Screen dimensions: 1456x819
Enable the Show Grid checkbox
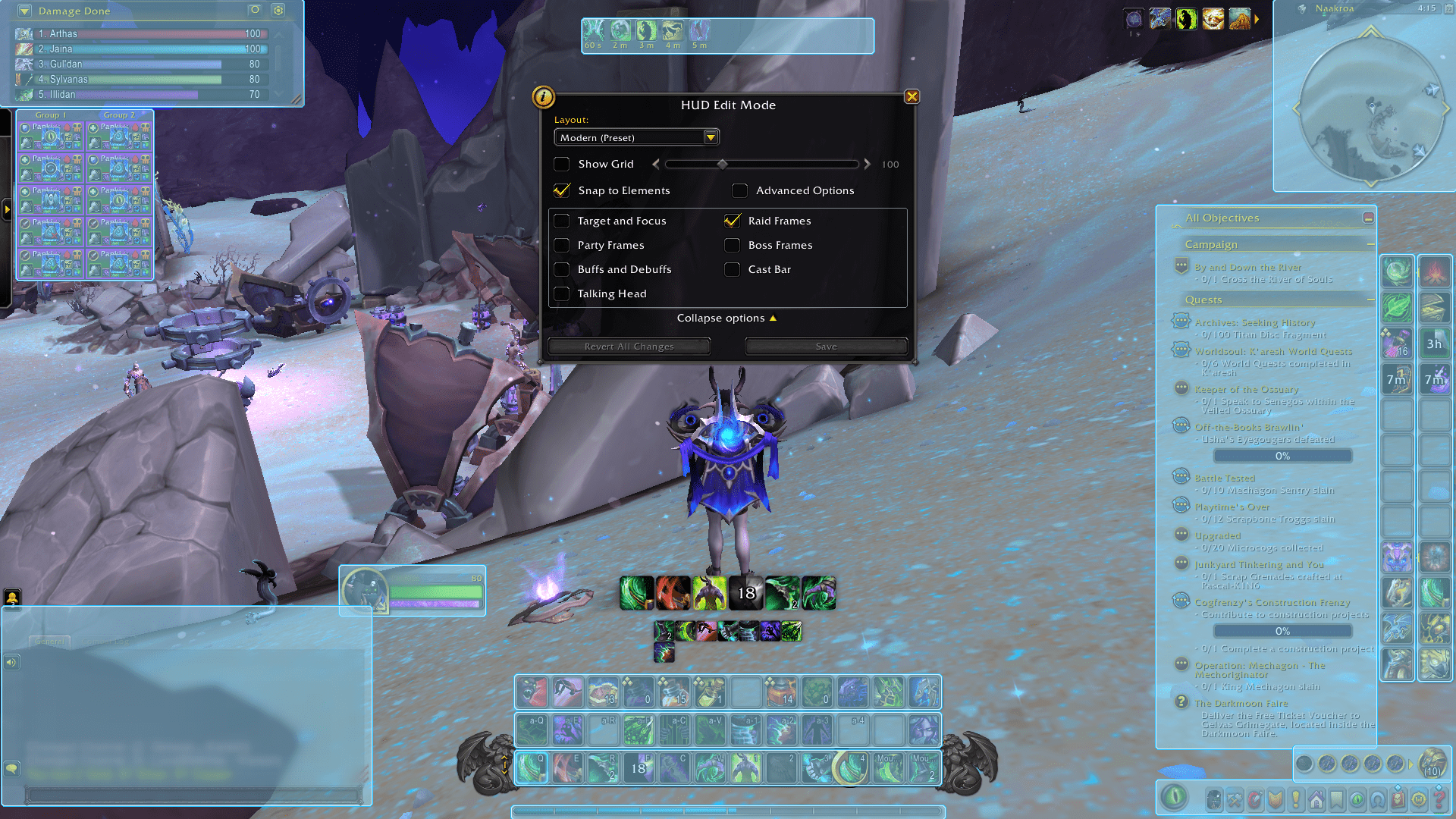click(562, 164)
